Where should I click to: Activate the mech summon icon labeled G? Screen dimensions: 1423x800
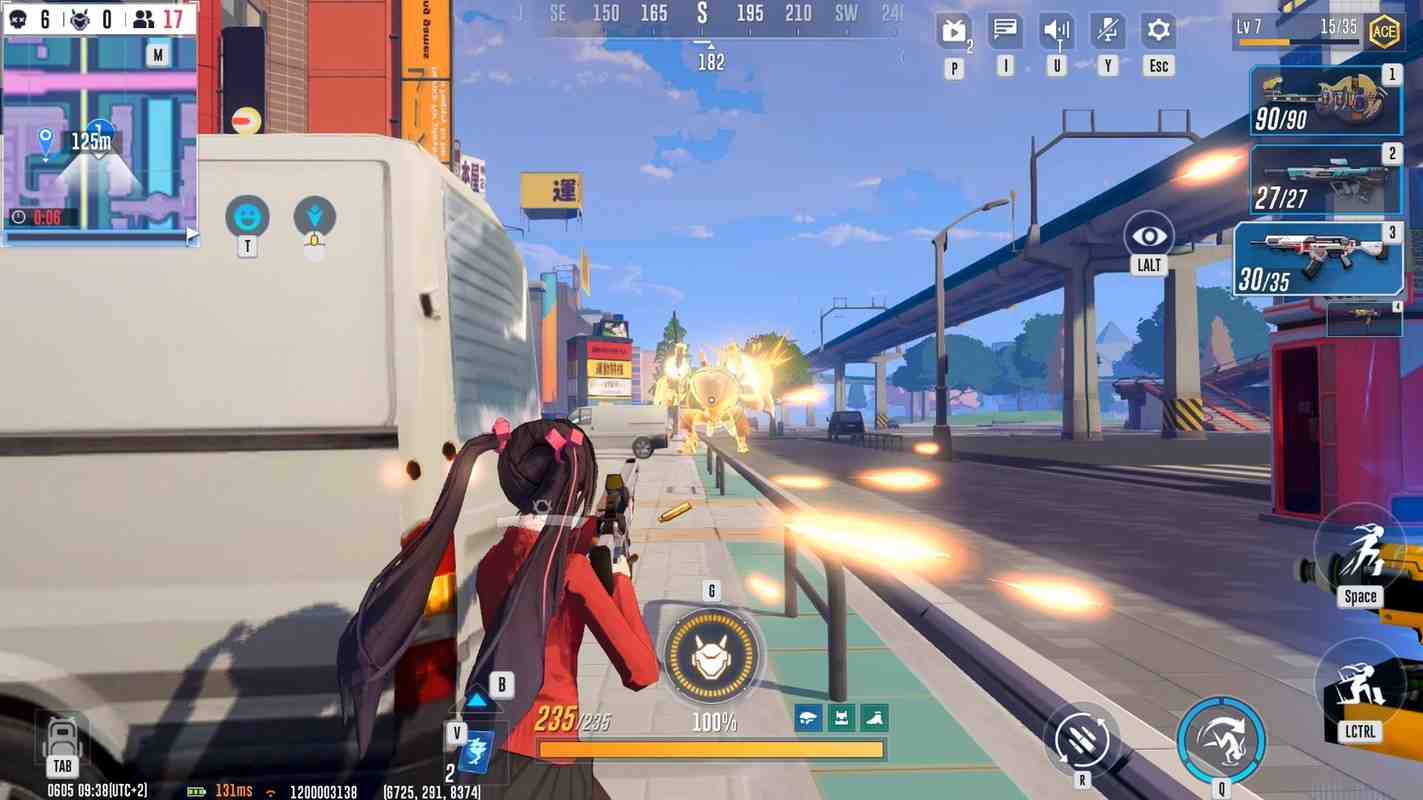(711, 657)
